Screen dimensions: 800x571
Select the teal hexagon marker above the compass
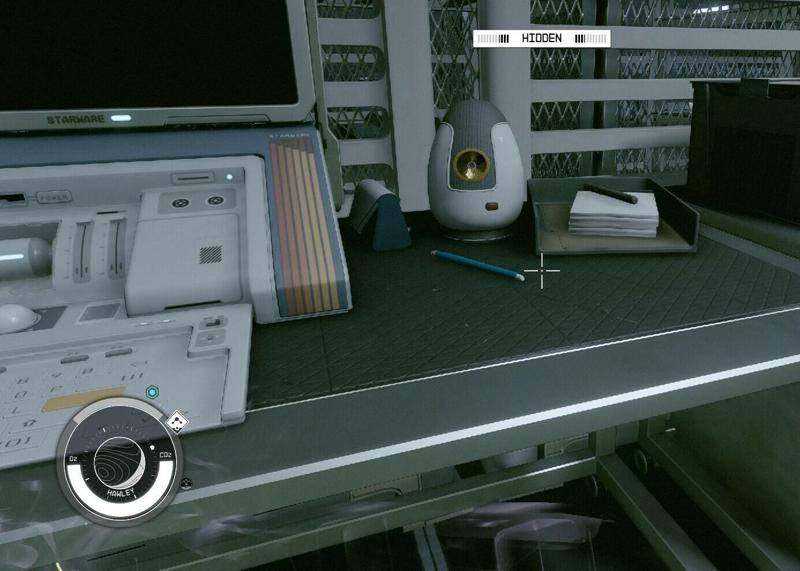(x=152, y=392)
